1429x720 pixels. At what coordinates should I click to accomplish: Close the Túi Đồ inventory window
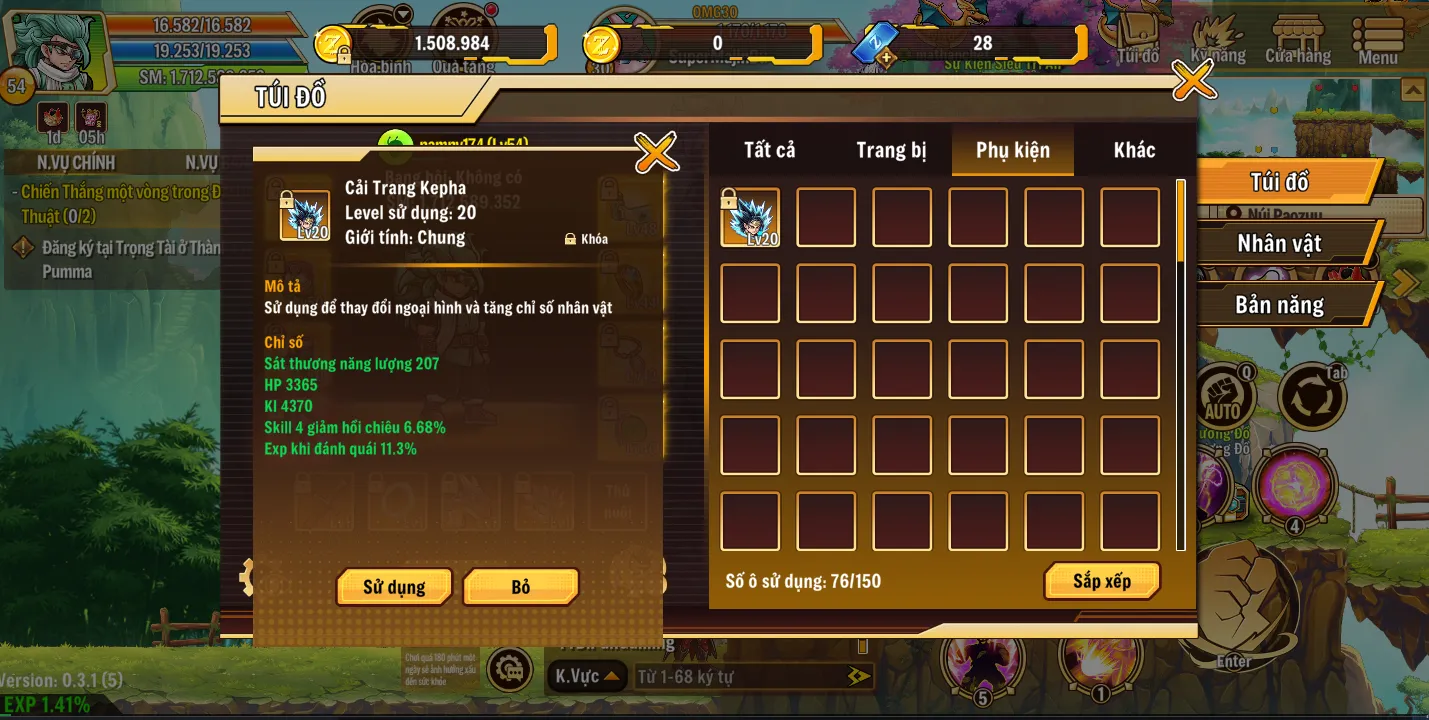click(x=1193, y=80)
